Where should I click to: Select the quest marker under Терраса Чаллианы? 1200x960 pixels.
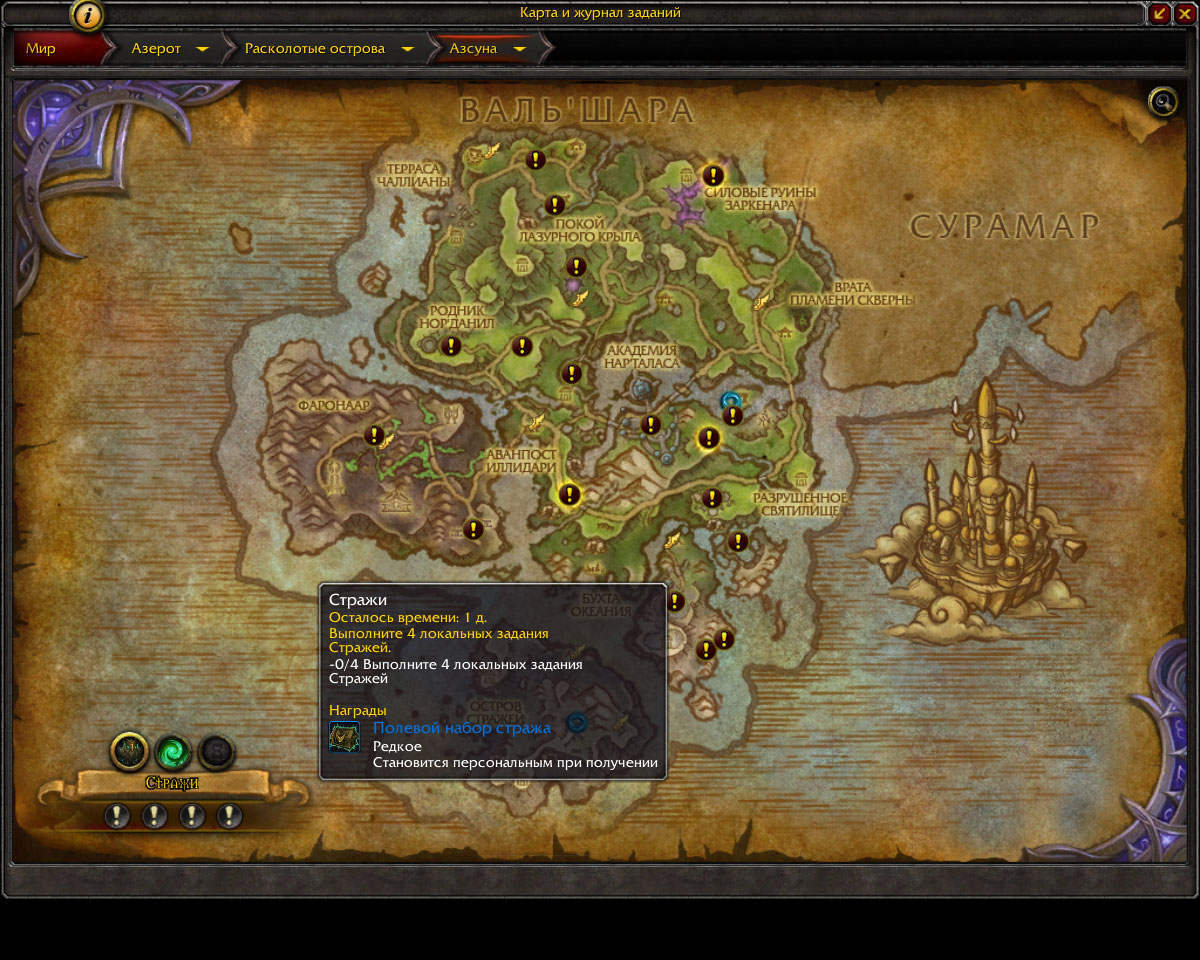(x=536, y=159)
